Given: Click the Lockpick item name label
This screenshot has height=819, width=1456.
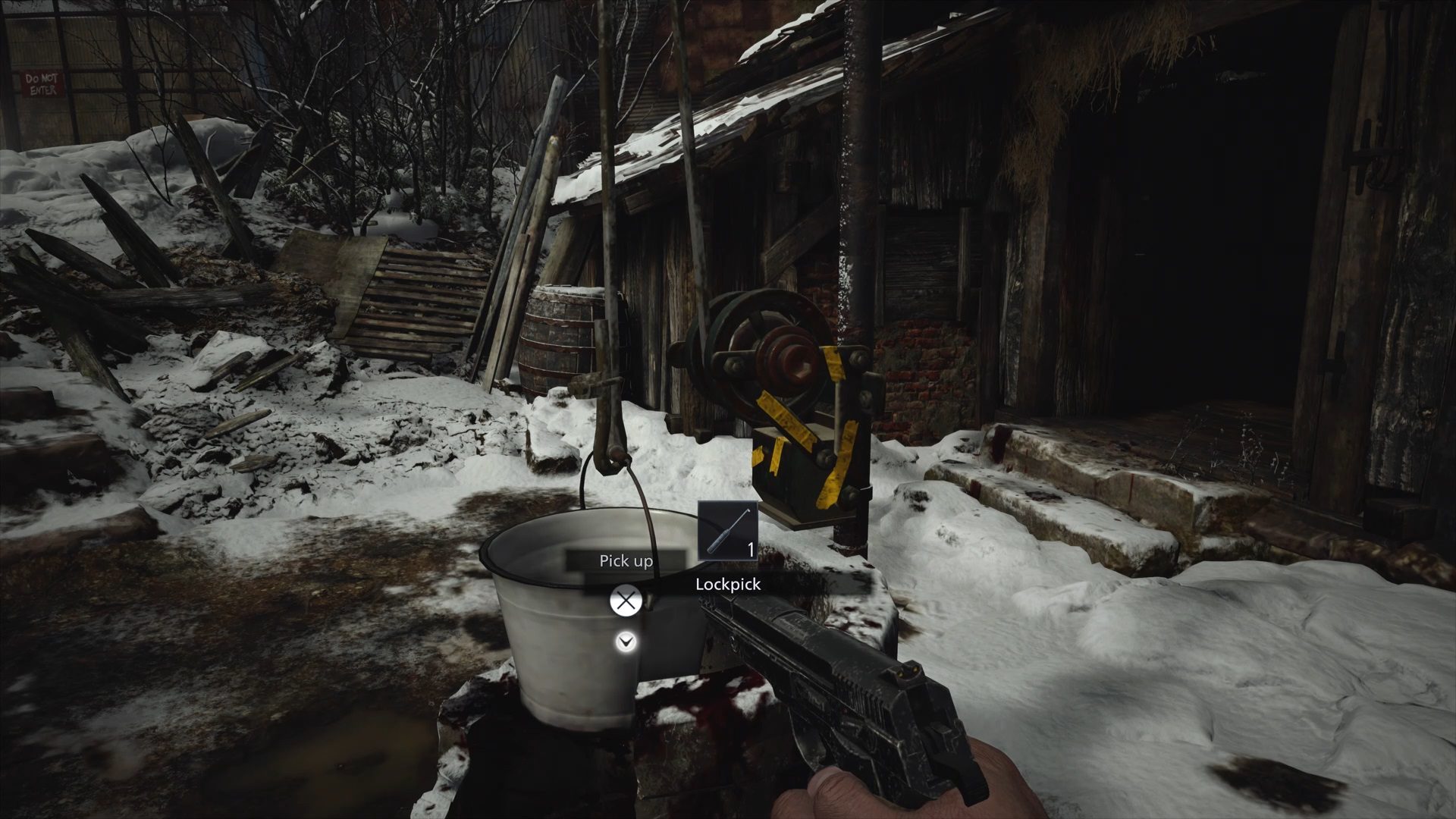Looking at the screenshot, I should 727,584.
